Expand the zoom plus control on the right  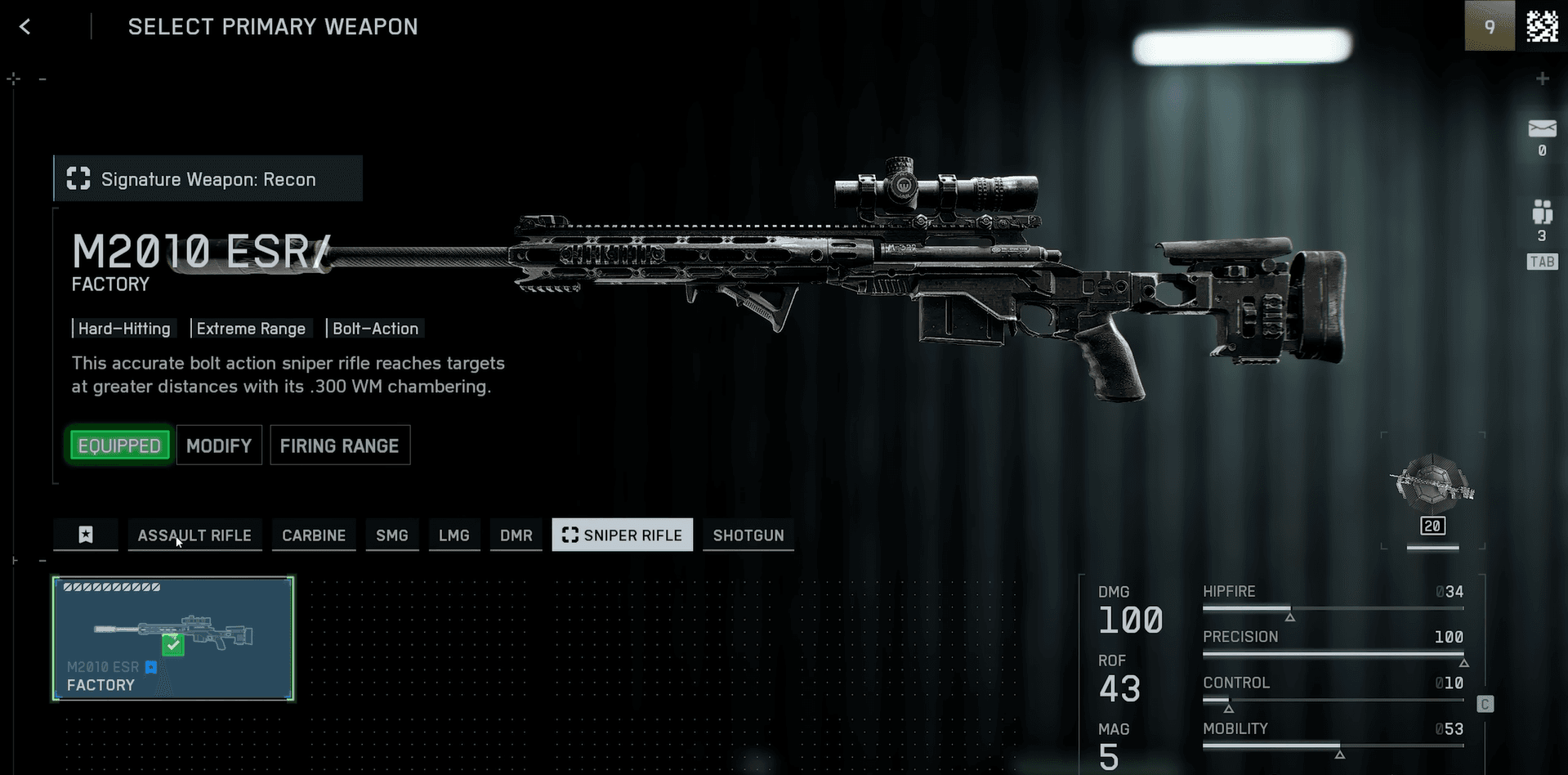pyautogui.click(x=1543, y=78)
